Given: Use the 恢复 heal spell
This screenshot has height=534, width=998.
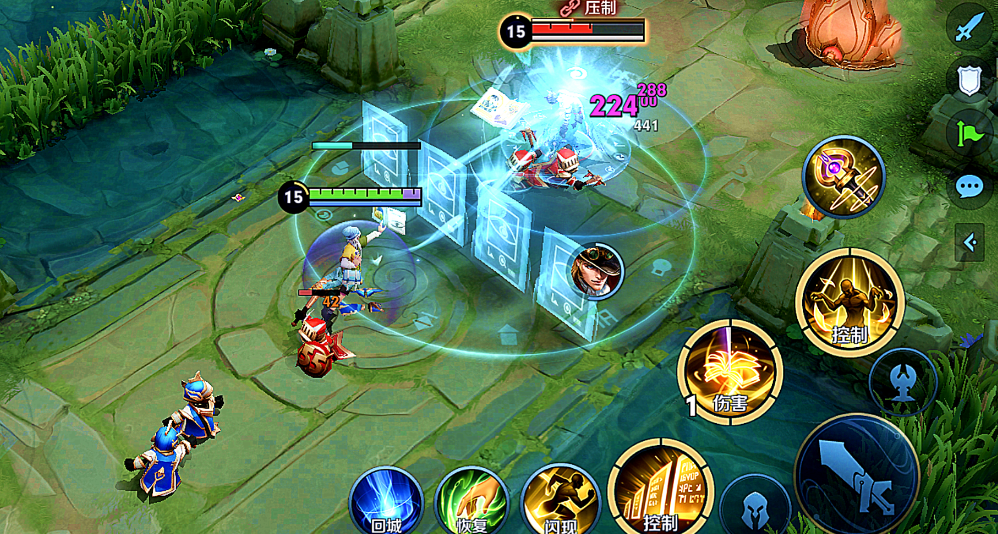Looking at the screenshot, I should pyautogui.click(x=472, y=500).
